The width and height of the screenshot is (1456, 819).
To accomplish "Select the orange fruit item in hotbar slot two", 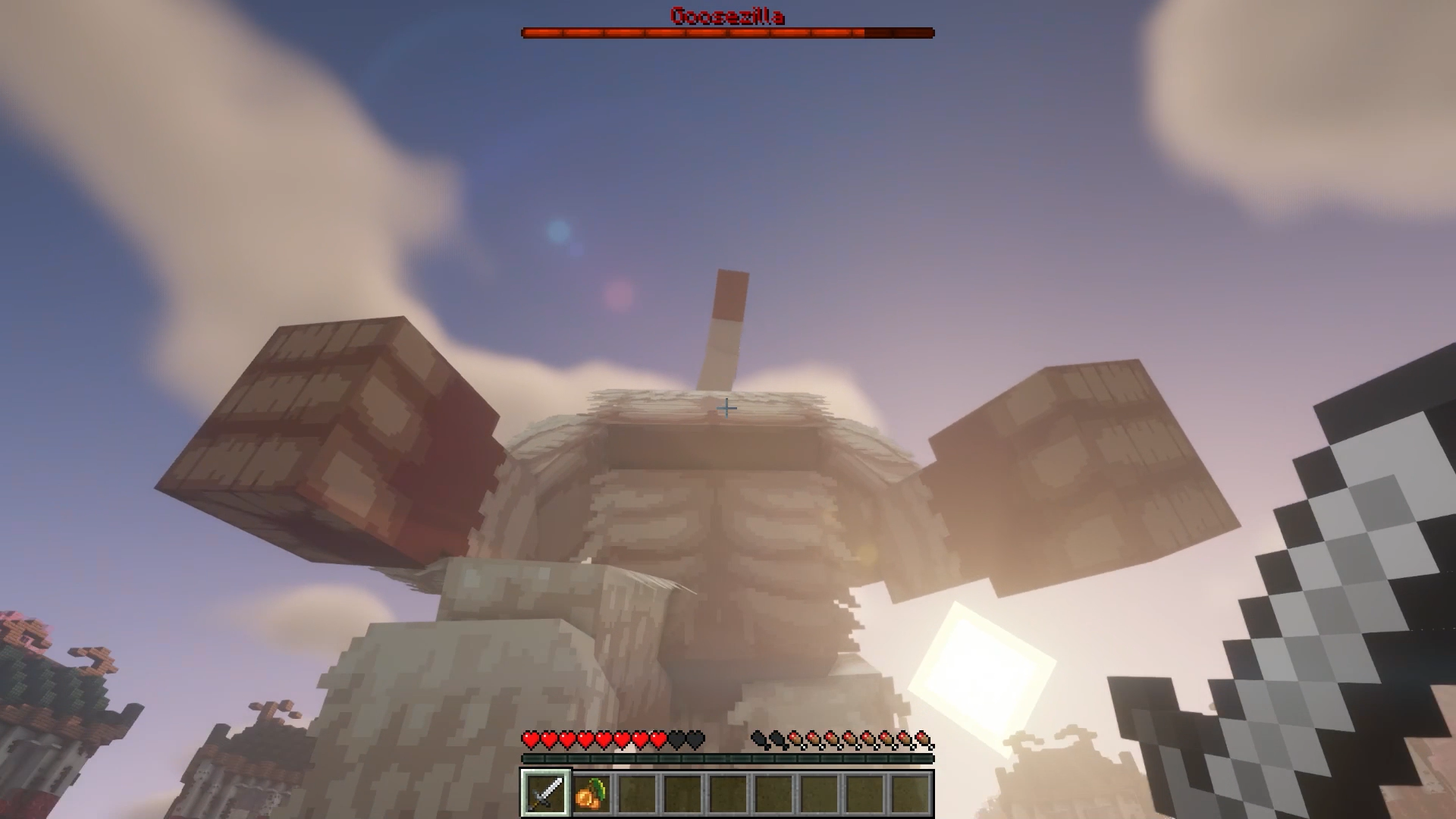I will 591,793.
